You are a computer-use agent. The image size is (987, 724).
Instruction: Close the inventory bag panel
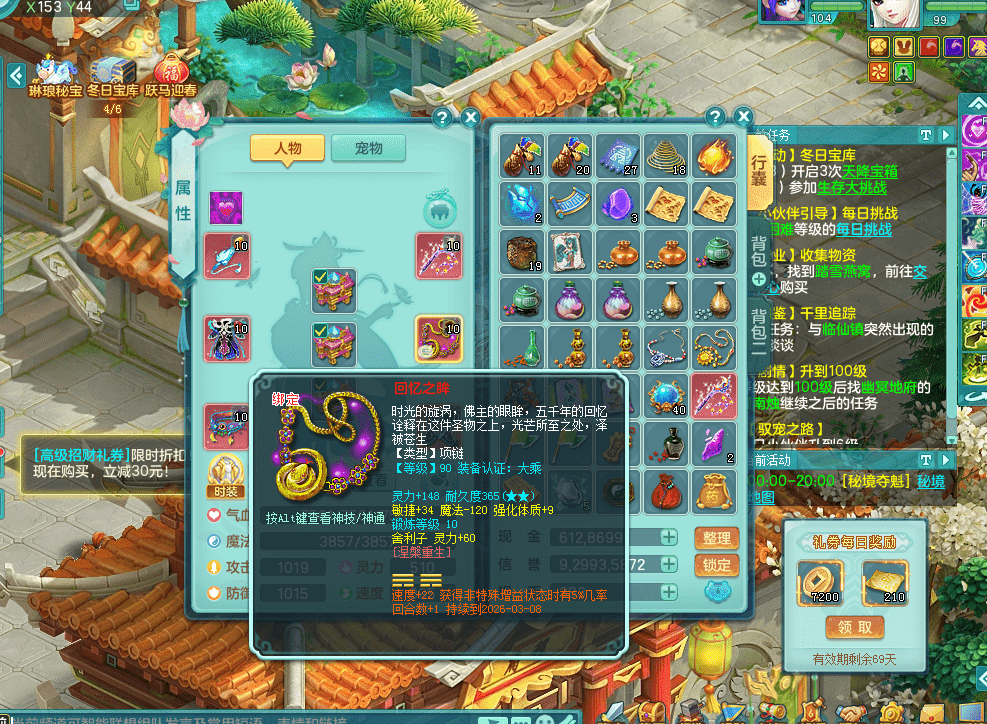tap(741, 117)
